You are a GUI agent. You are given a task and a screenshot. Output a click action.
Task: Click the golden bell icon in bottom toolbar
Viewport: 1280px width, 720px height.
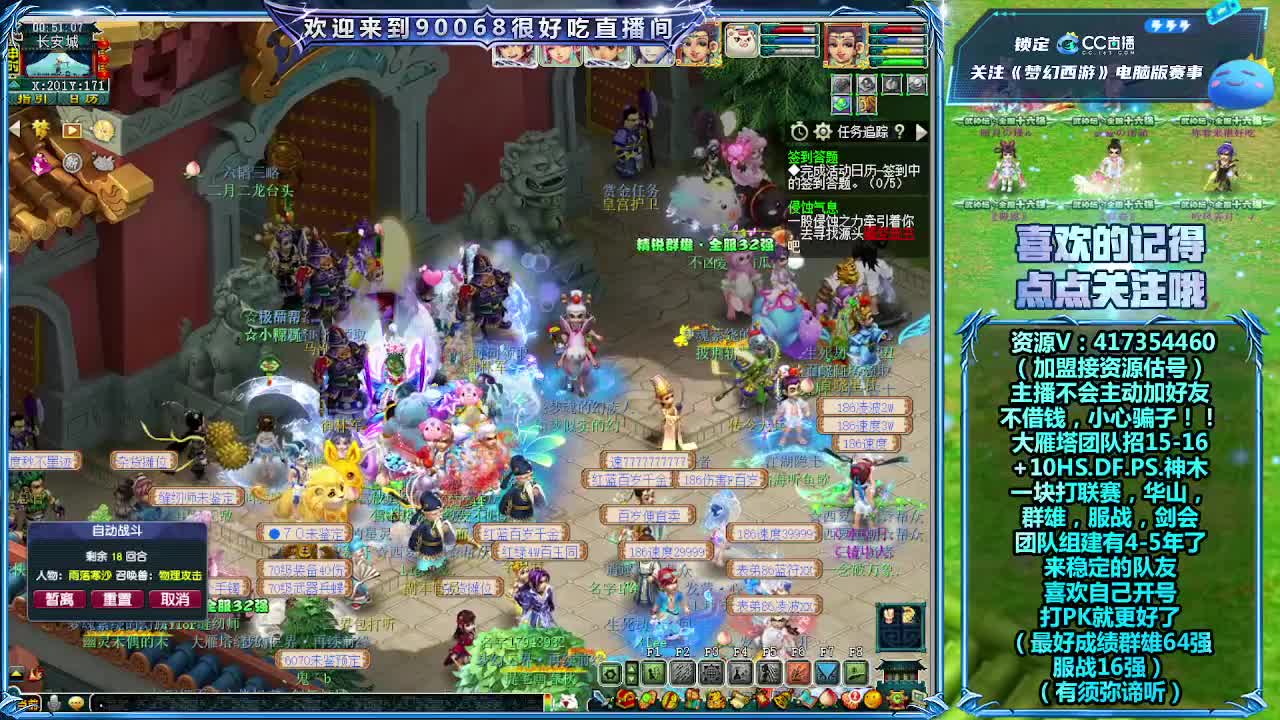[782, 700]
